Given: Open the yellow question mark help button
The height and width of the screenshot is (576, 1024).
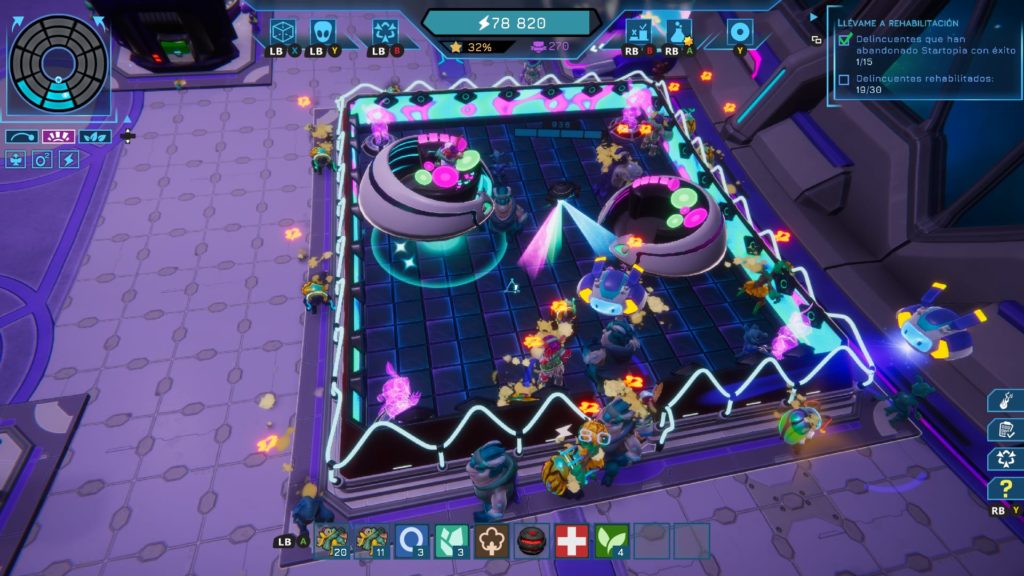Looking at the screenshot, I should click(1003, 490).
